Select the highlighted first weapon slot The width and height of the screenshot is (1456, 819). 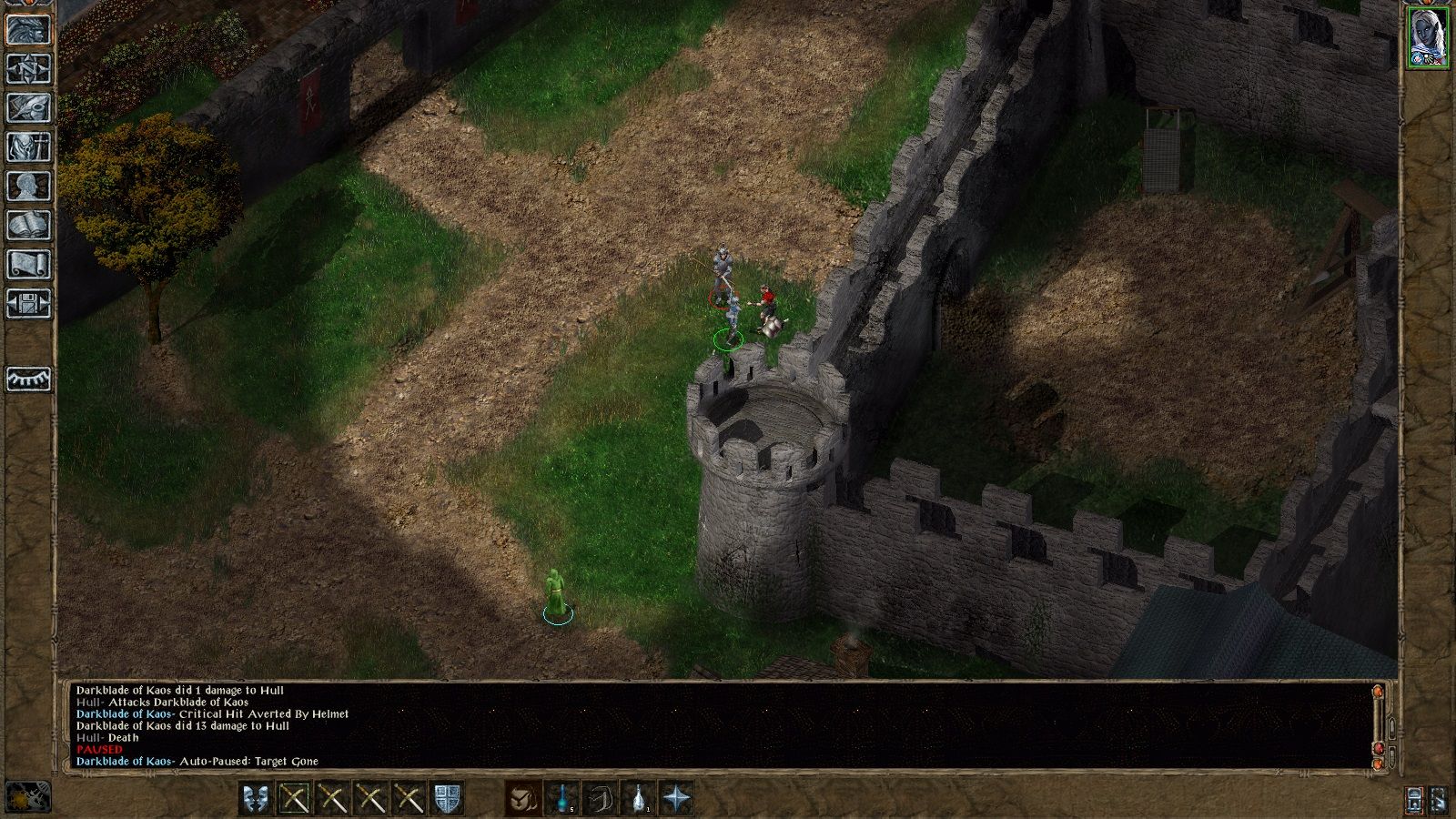point(294,797)
